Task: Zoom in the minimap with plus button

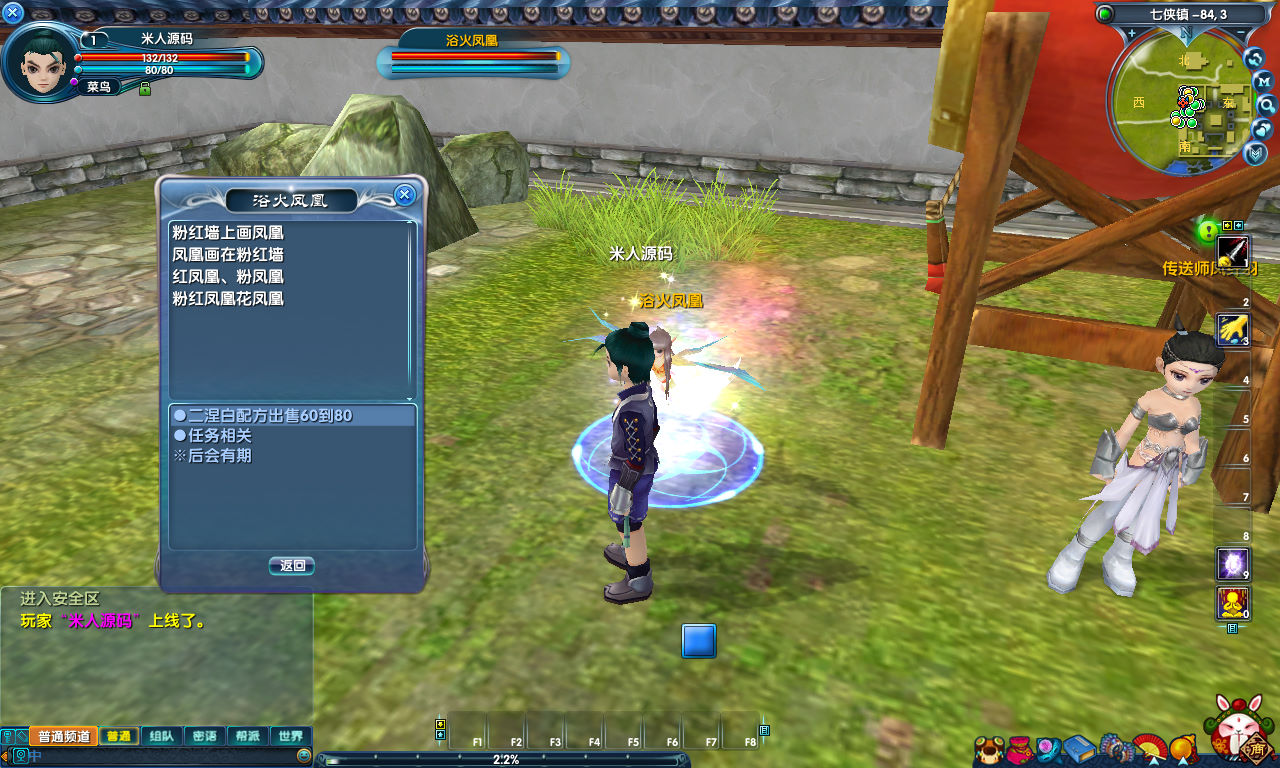Action: pos(1131,33)
